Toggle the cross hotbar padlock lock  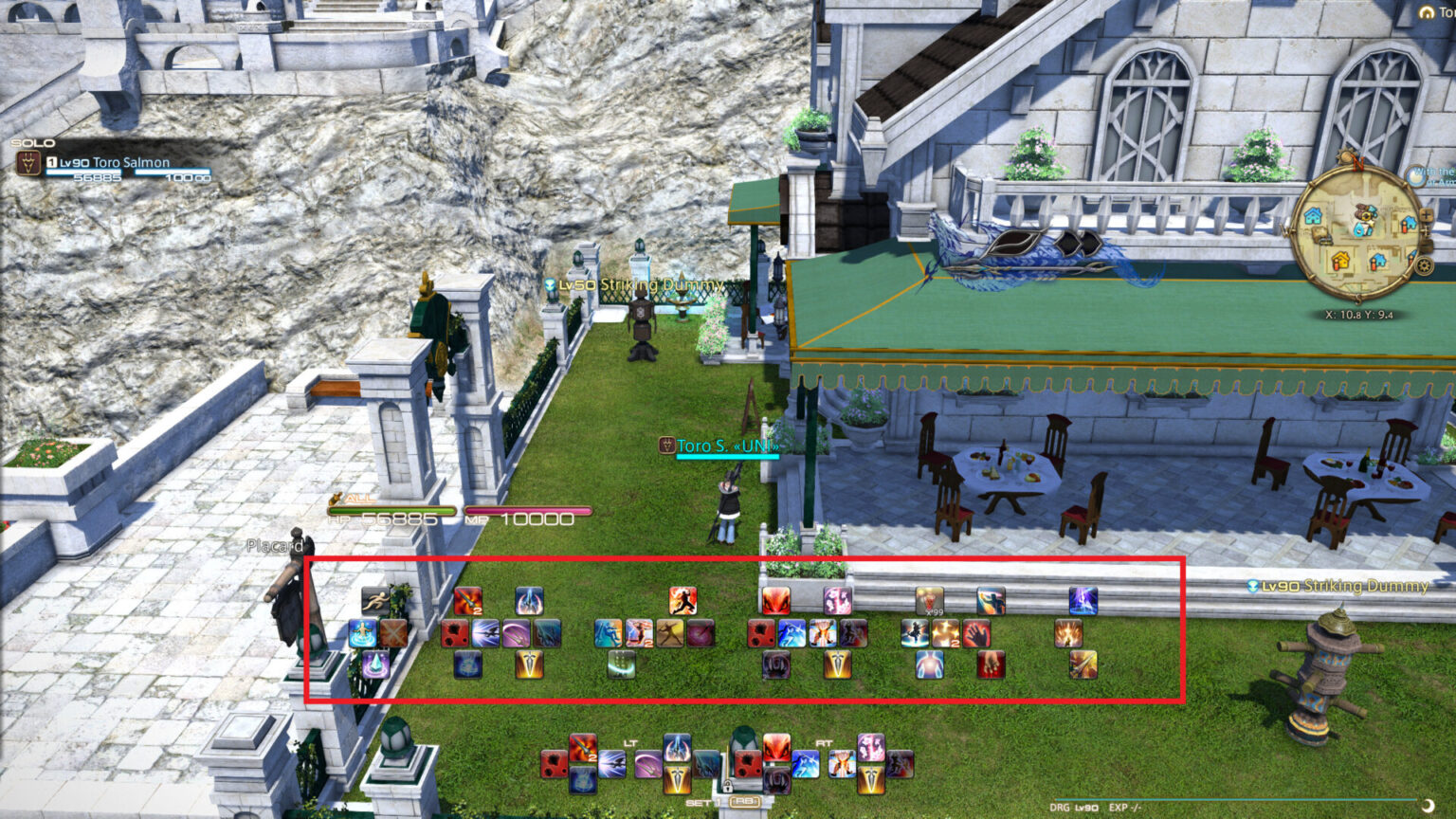728,785
